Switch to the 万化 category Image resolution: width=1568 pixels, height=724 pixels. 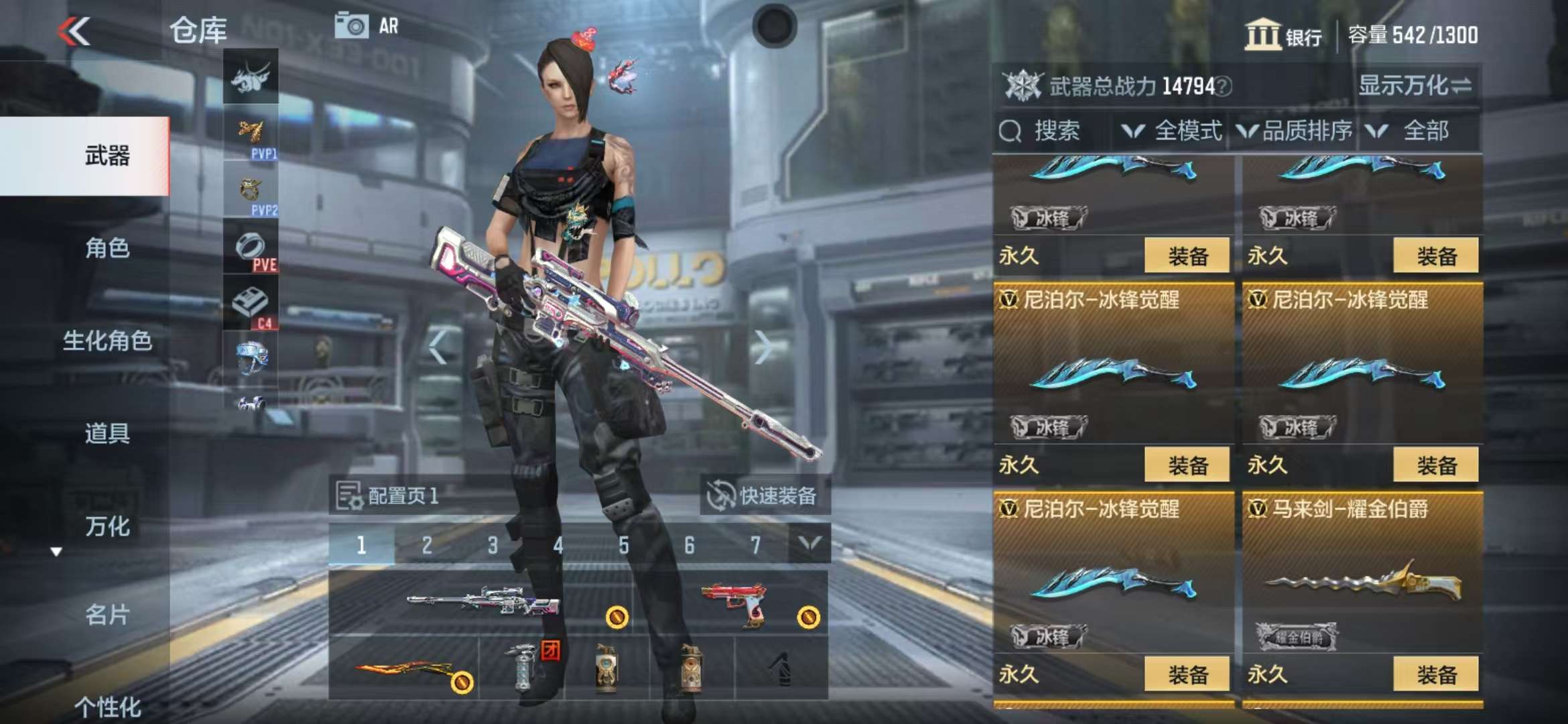(x=107, y=526)
